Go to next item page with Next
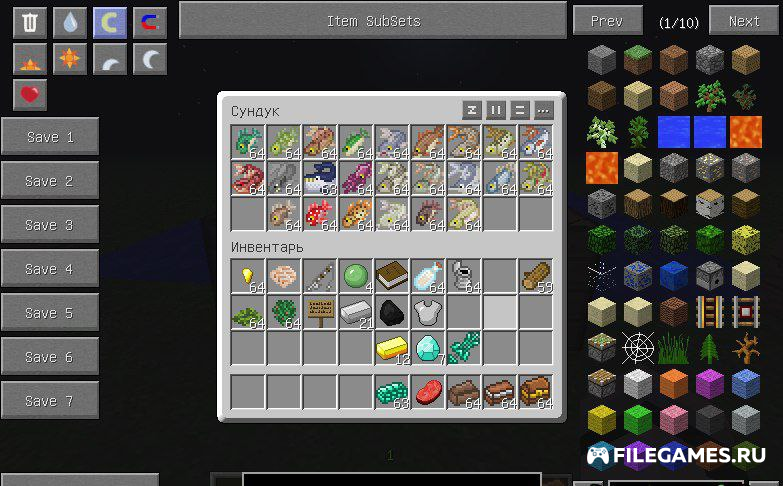The image size is (783, 486). (743, 20)
